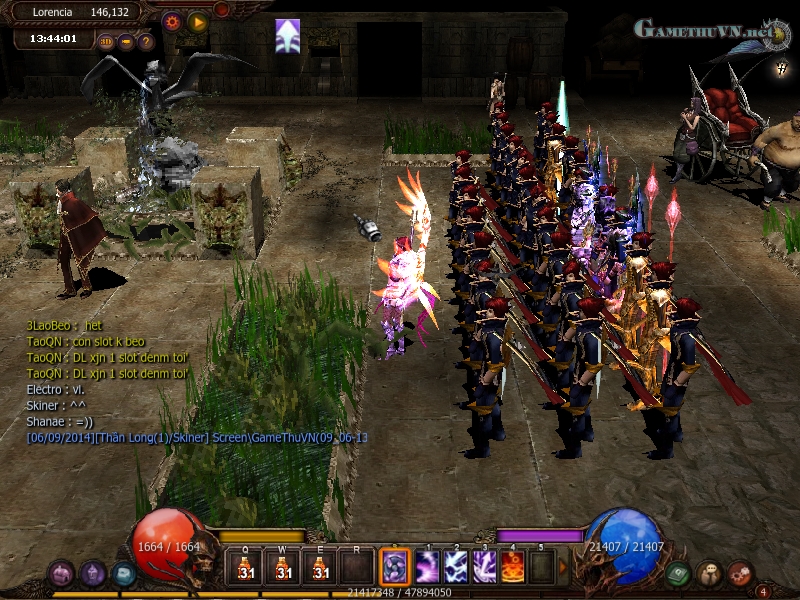The width and height of the screenshot is (800, 600).
Task: Activate the purple skill in slot 3
Action: (x=485, y=568)
